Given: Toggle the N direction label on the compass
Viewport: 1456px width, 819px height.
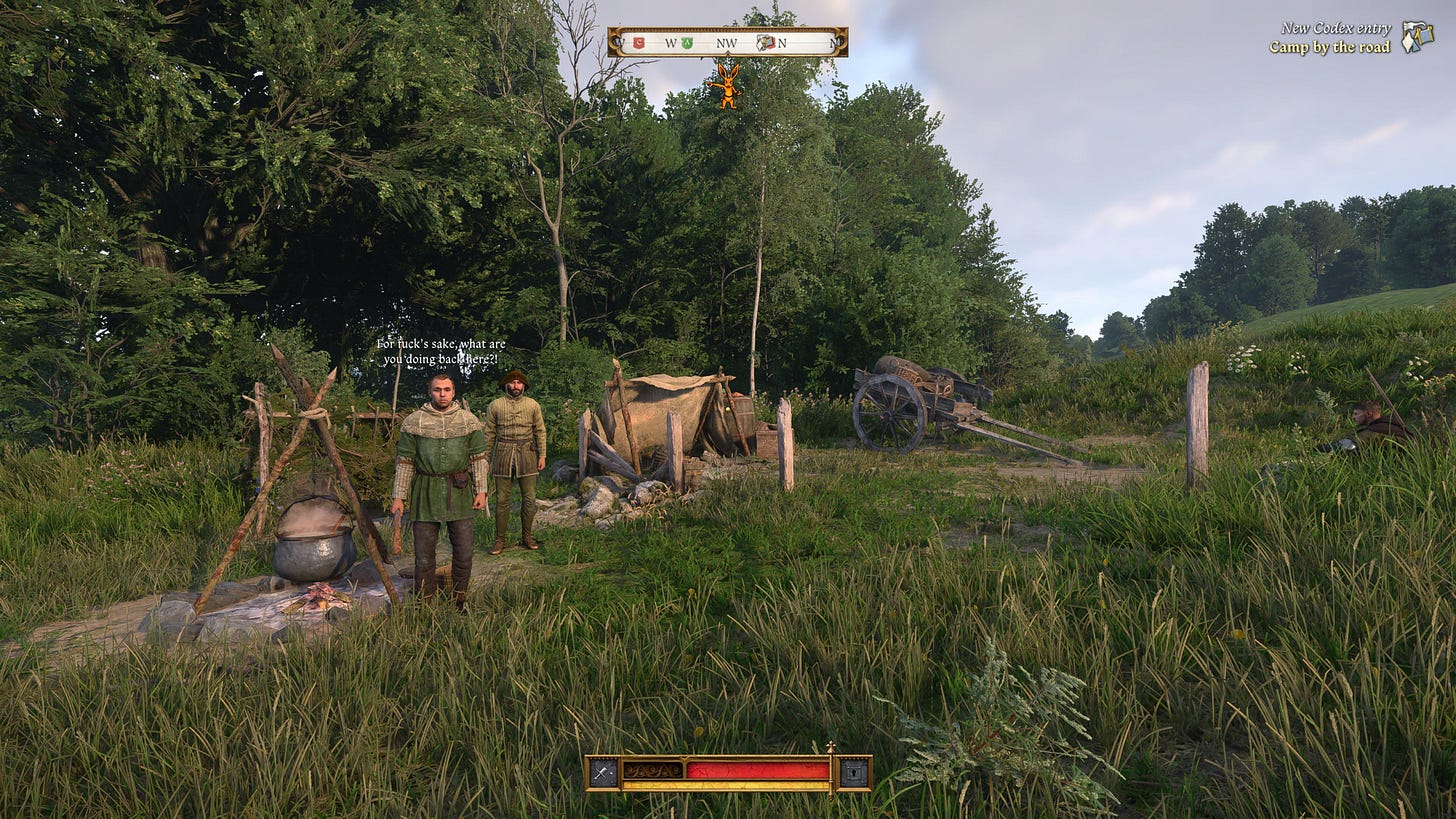Looking at the screenshot, I should coord(783,42).
